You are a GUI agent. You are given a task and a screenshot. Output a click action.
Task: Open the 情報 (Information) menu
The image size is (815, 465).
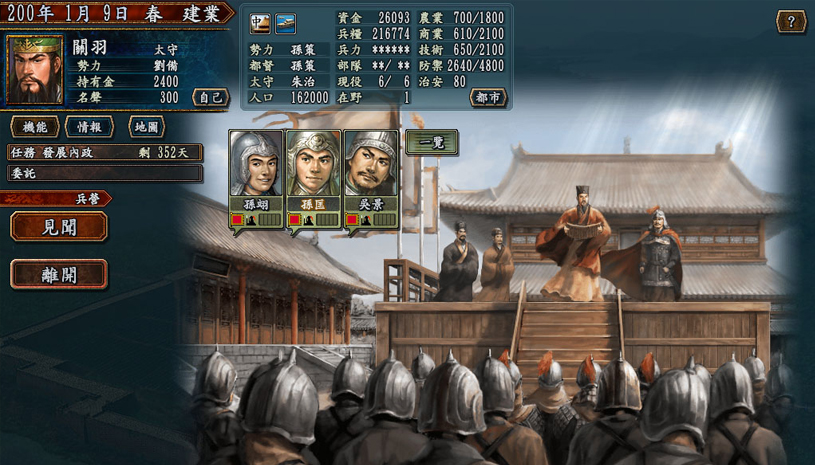pos(89,127)
